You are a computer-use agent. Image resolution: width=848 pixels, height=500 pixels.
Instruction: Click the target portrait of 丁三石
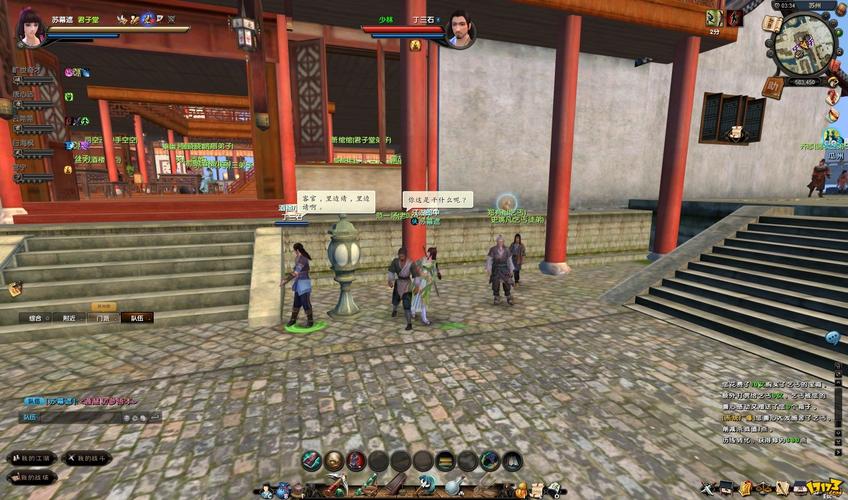tap(459, 28)
